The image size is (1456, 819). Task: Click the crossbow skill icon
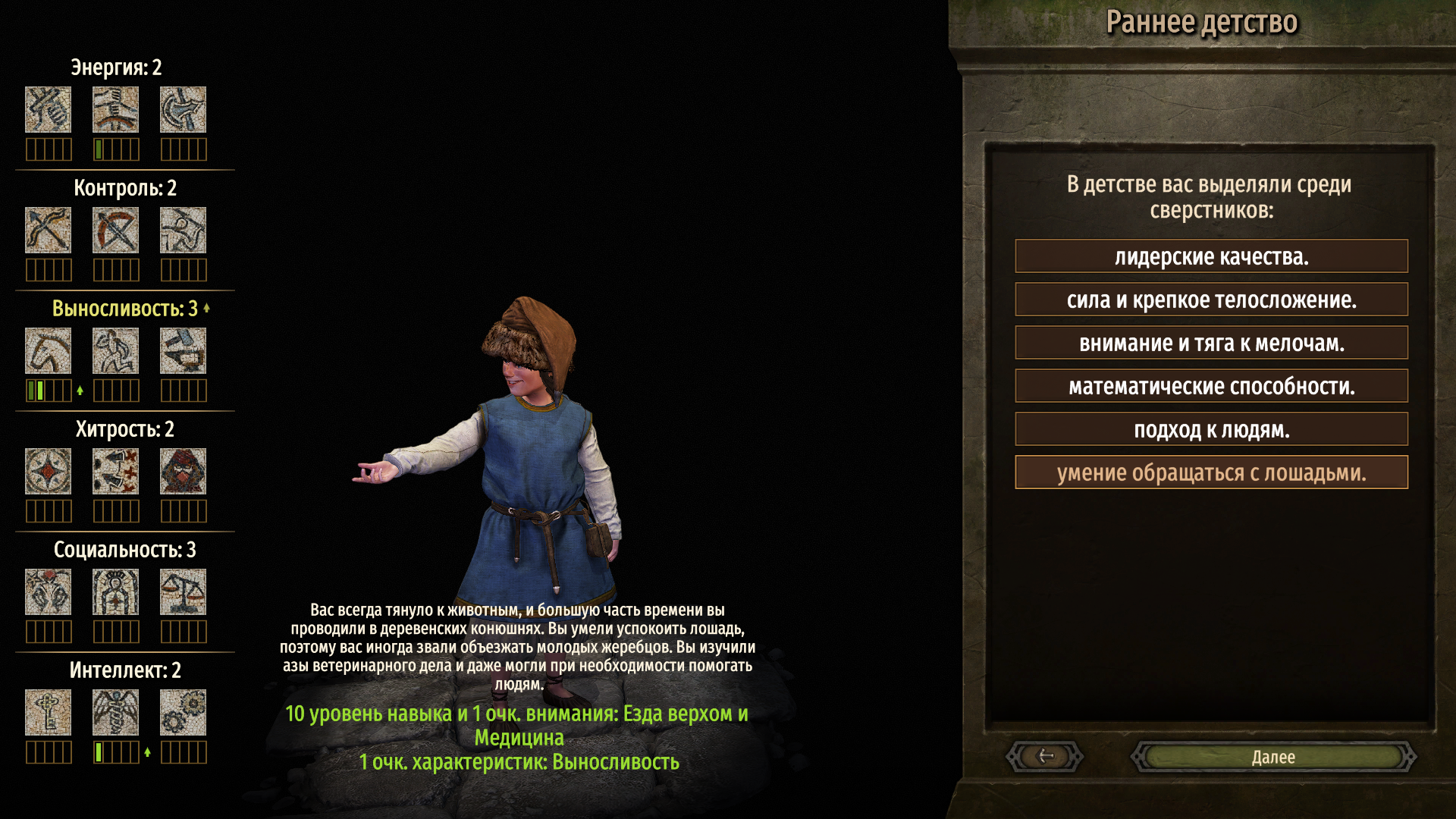point(115,230)
